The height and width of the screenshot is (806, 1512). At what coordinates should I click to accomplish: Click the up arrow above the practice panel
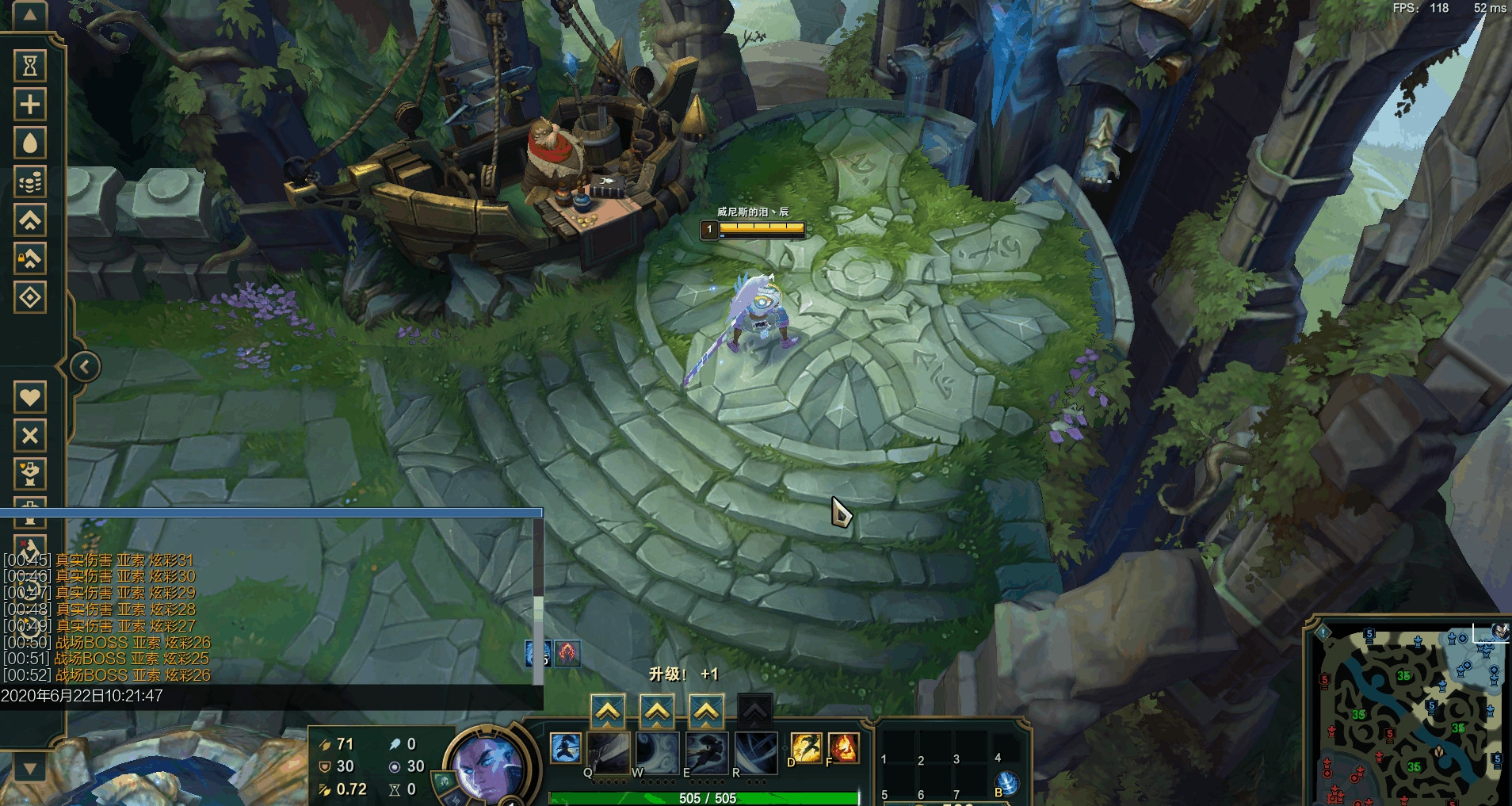pos(30,15)
